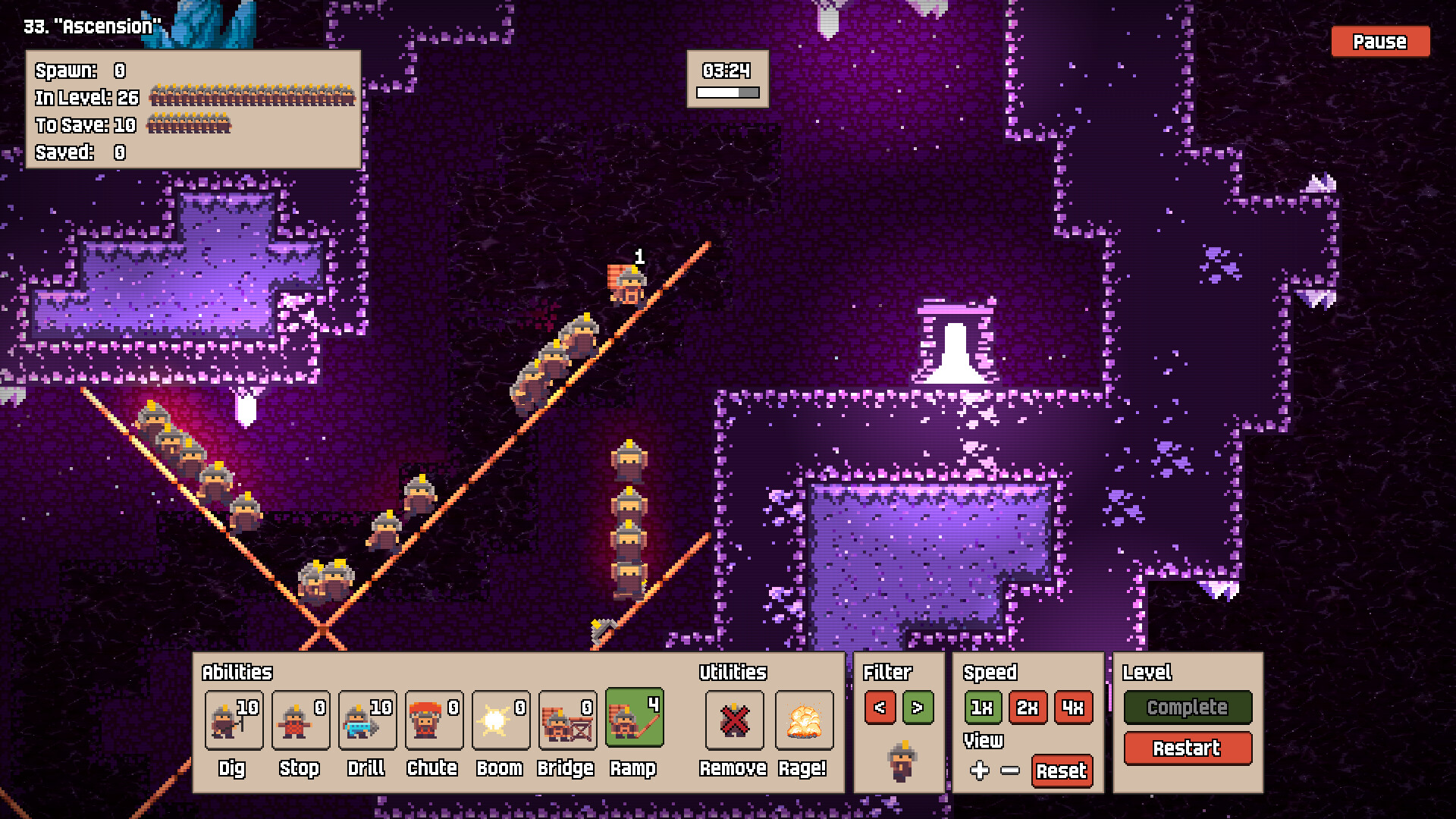Trigger the Rage! utility
The image size is (1456, 819).
[x=804, y=720]
